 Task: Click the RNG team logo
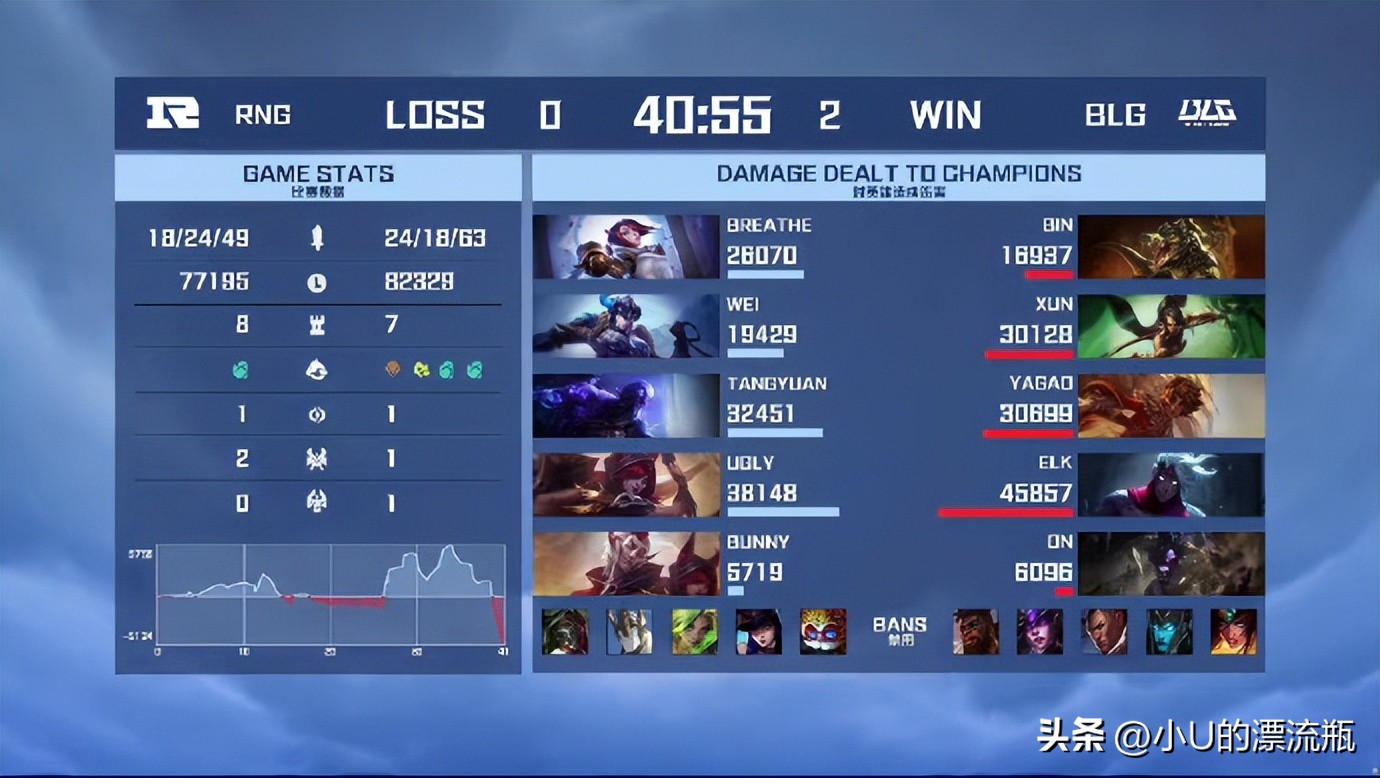173,113
